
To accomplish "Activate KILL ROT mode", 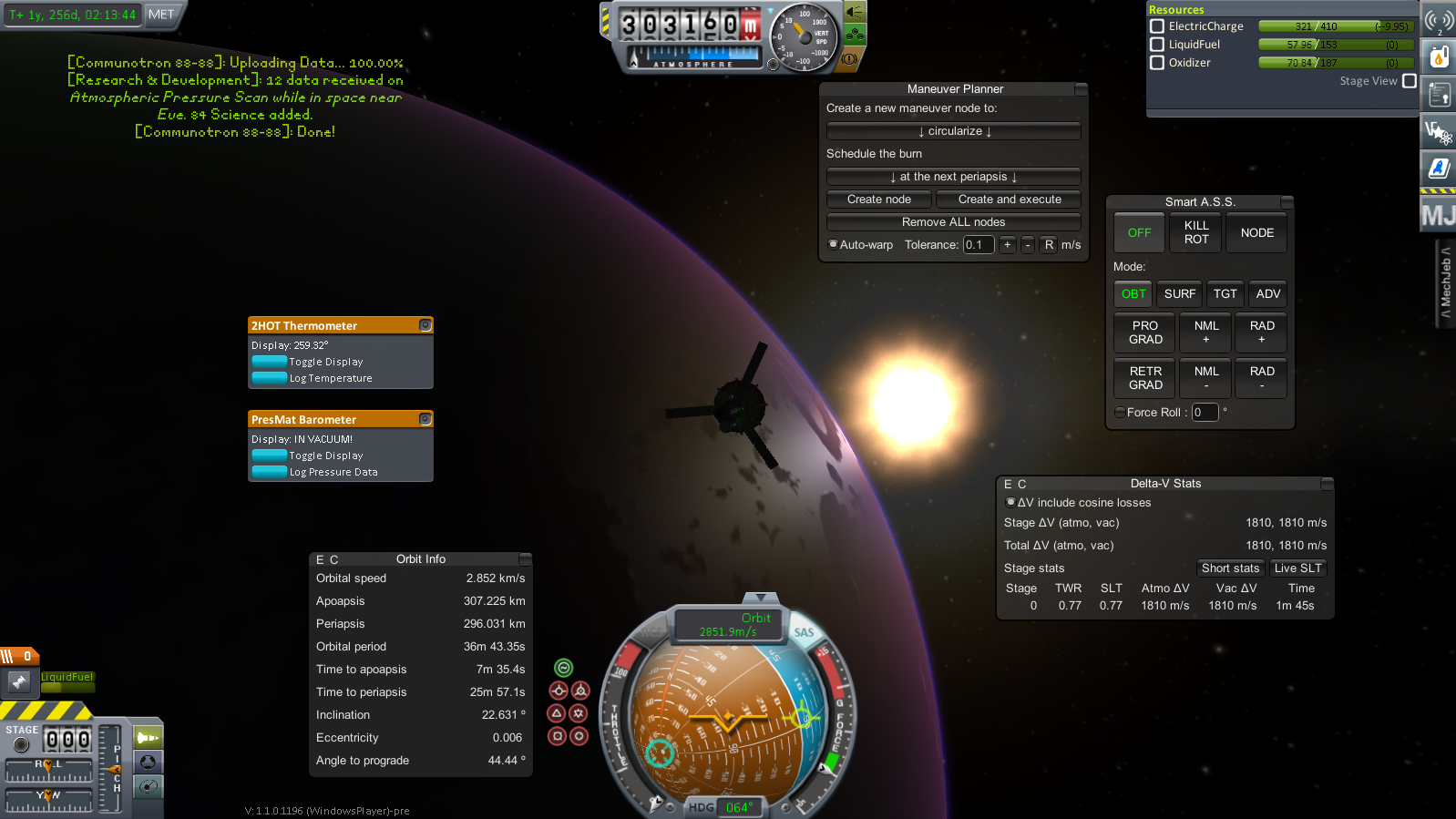I will (x=1196, y=232).
